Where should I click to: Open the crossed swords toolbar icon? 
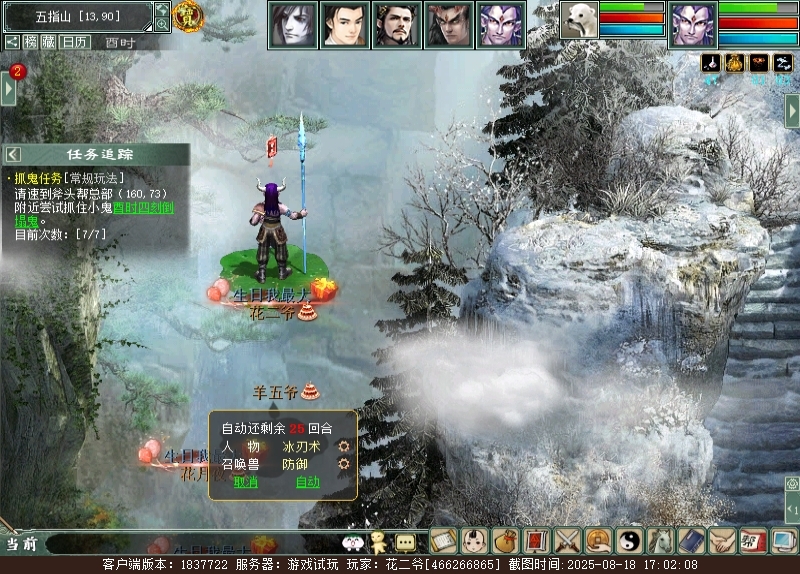point(568,541)
